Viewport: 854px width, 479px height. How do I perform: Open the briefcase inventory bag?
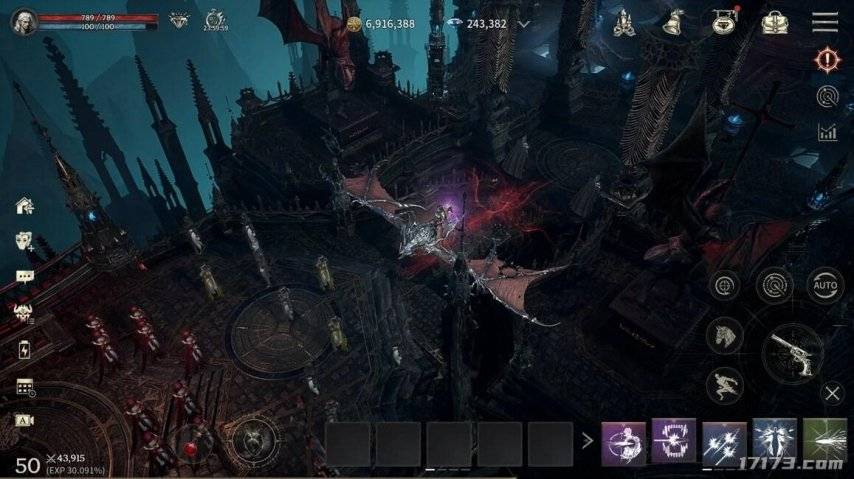(774, 21)
